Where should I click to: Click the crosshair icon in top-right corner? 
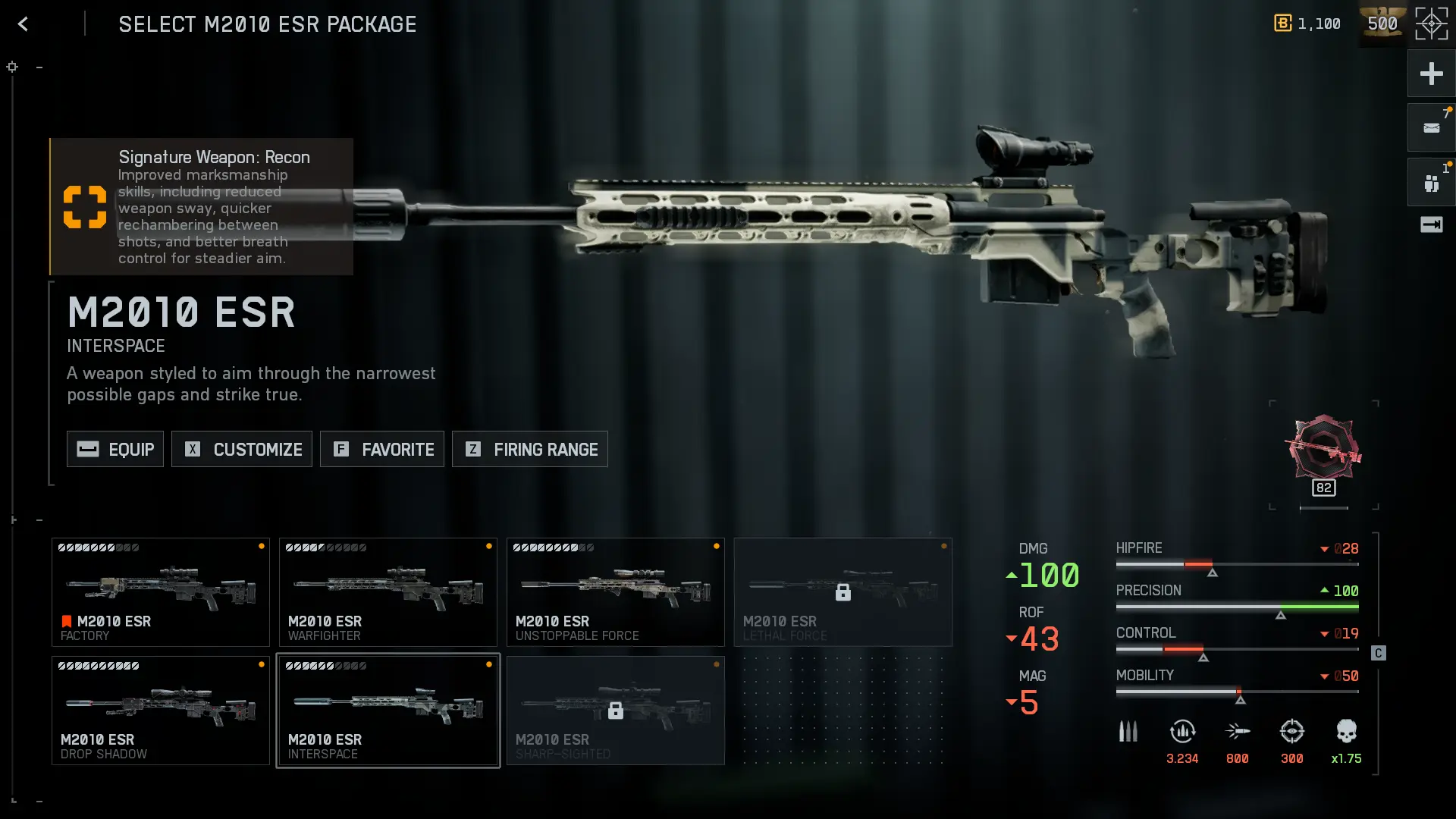click(1431, 24)
